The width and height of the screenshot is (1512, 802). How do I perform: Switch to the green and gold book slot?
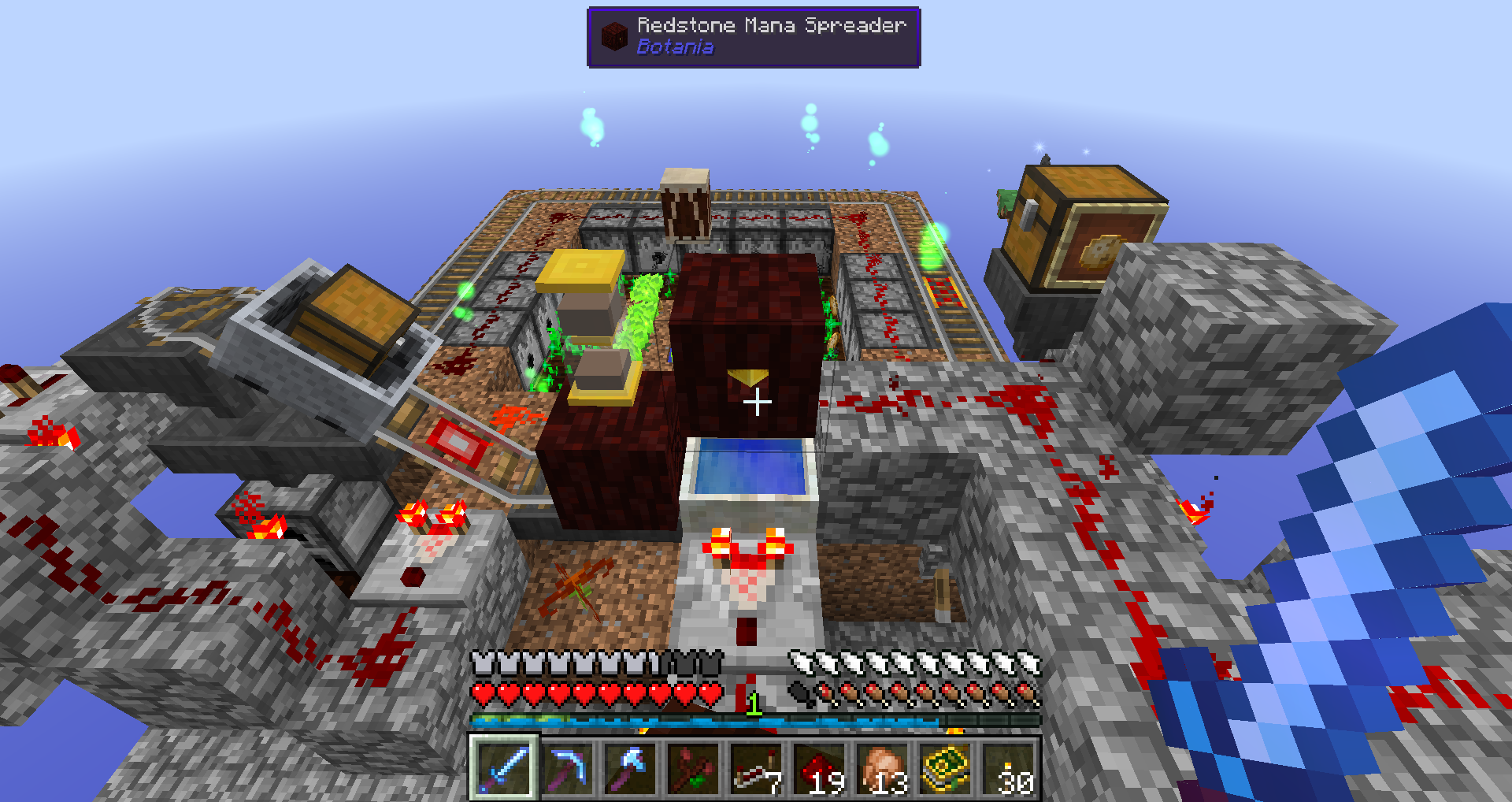click(x=946, y=768)
